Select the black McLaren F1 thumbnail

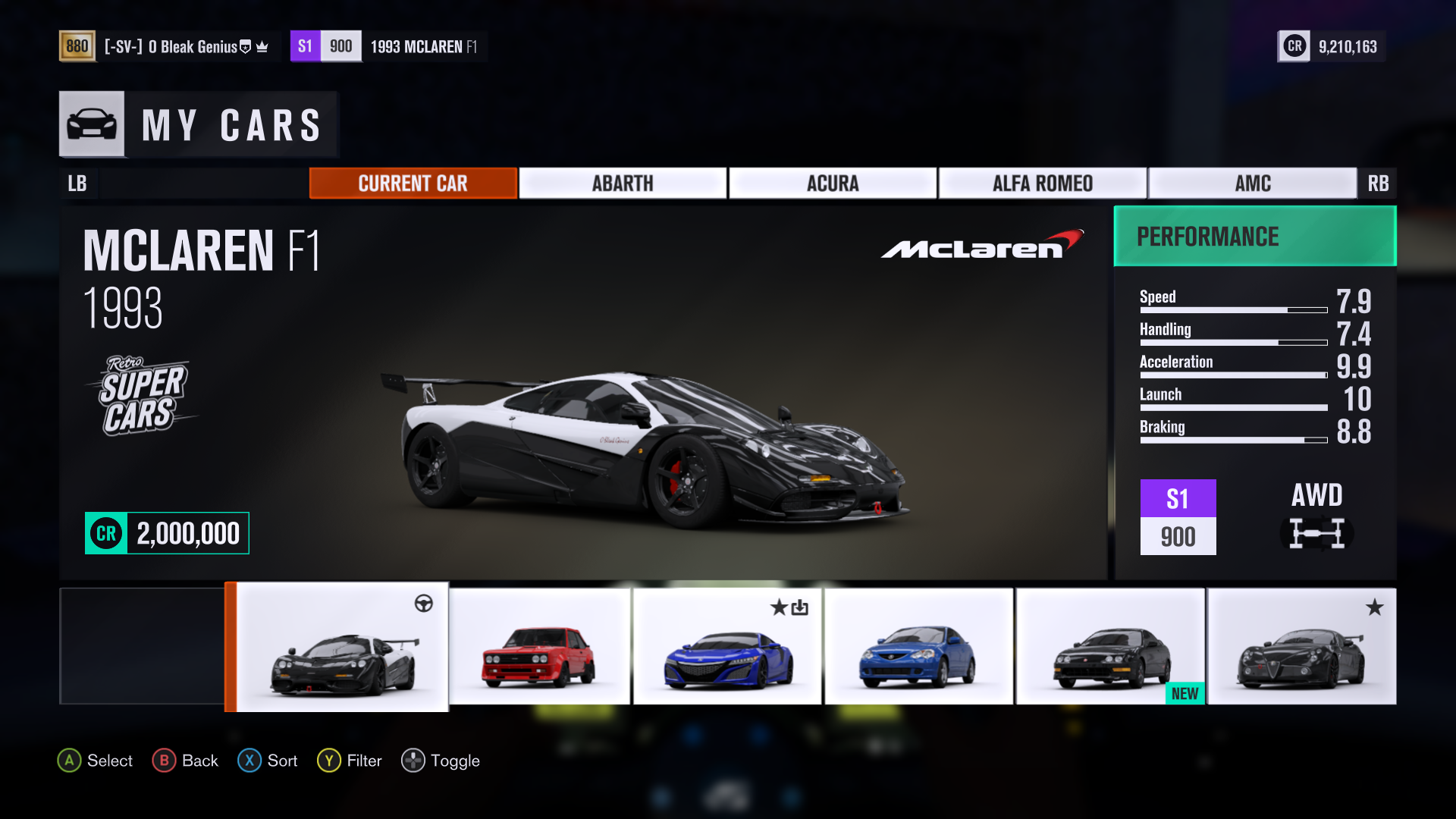click(x=343, y=647)
